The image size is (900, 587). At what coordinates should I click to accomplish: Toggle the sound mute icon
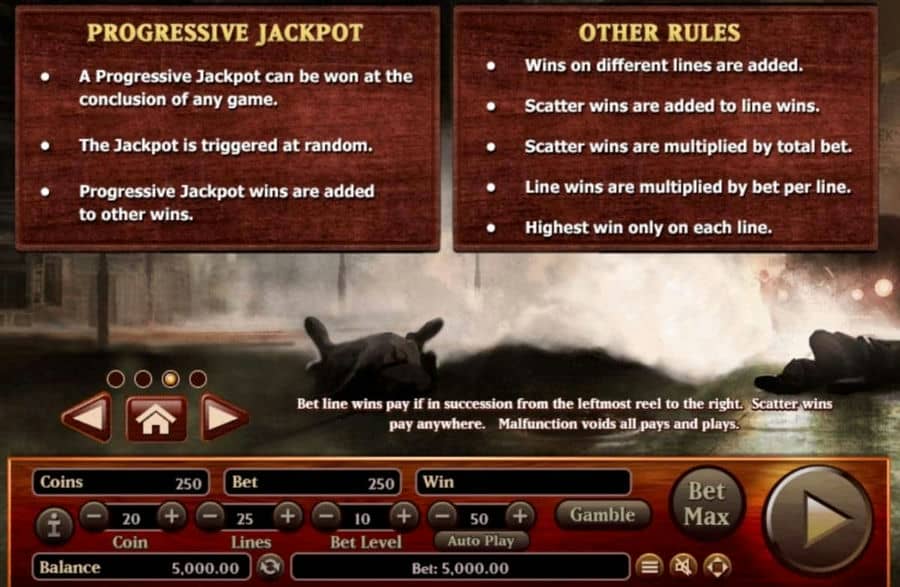tap(682, 567)
